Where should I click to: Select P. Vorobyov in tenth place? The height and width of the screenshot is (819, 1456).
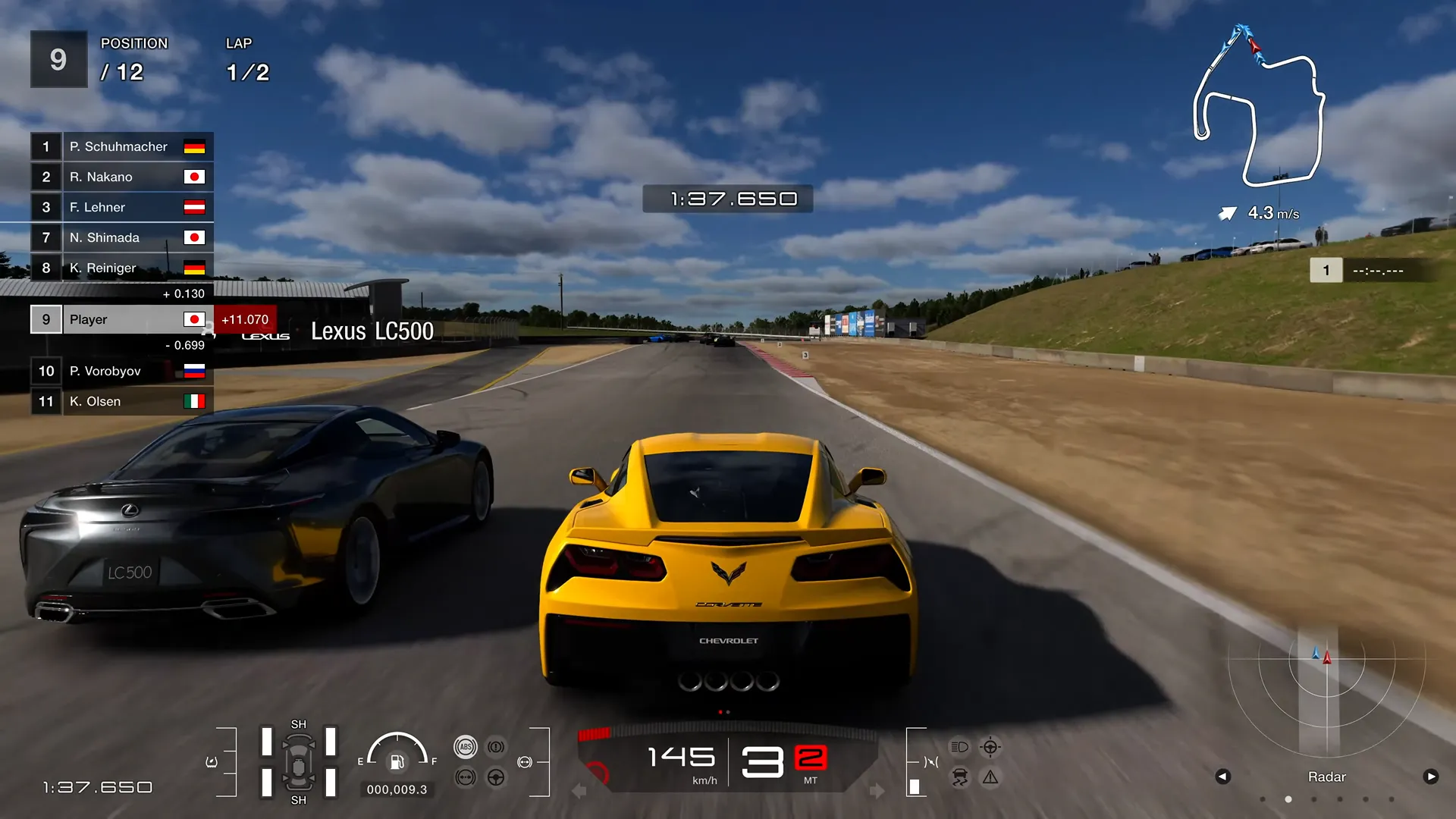click(121, 371)
